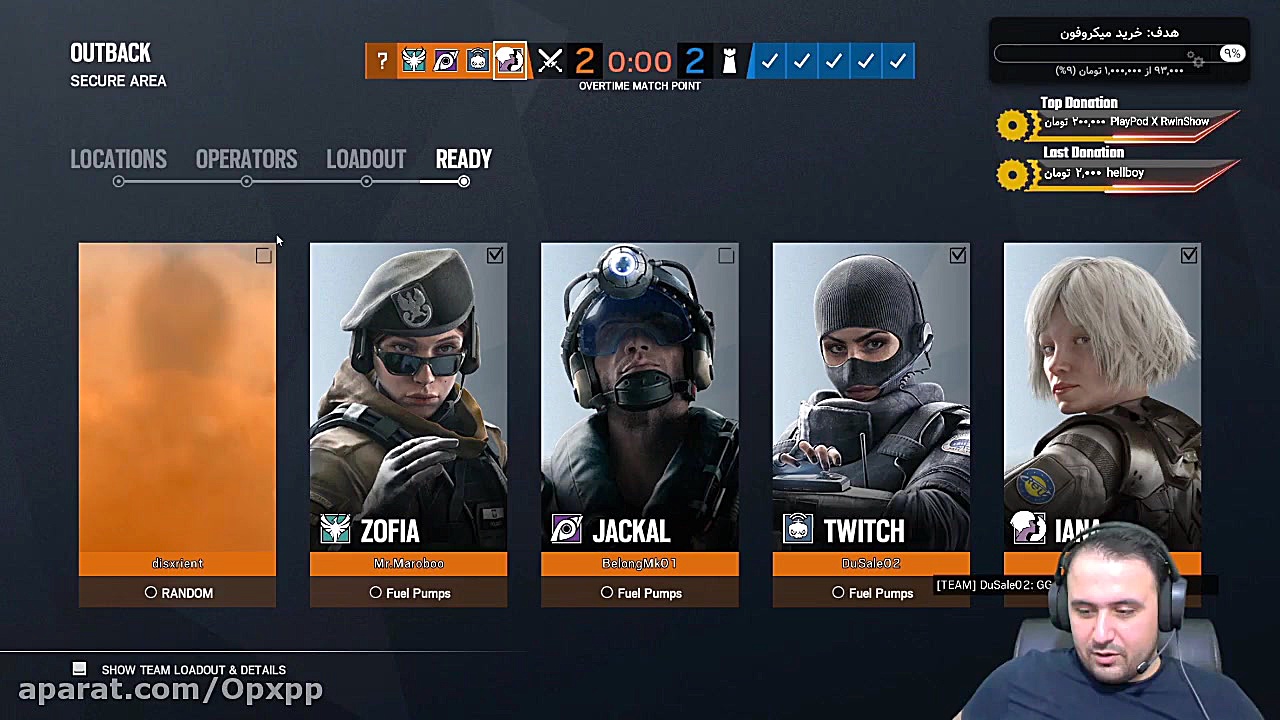Uncheck Twitch's selection checkbox
The height and width of the screenshot is (720, 1280).
[957, 256]
